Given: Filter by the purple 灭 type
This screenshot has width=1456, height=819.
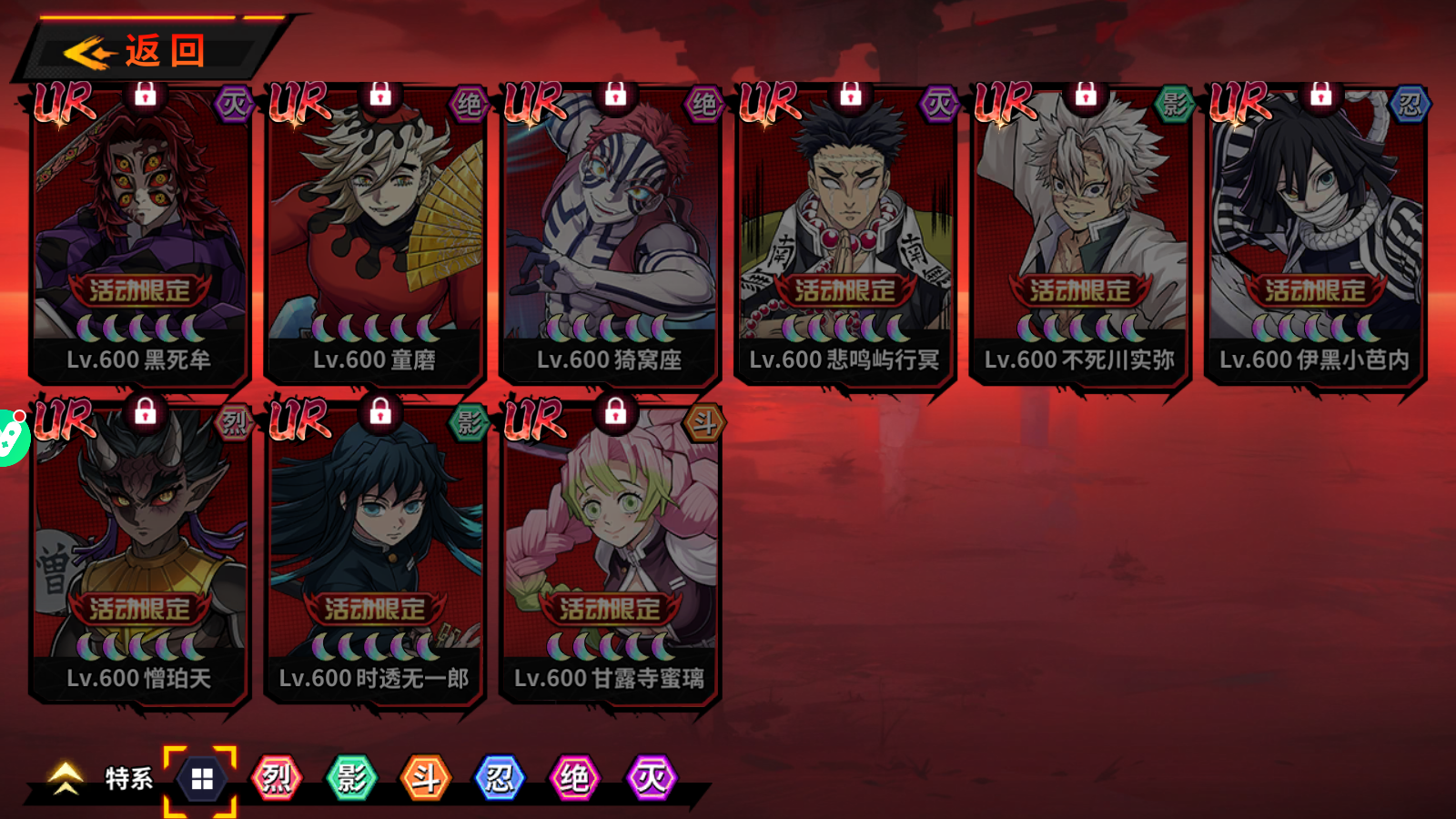Looking at the screenshot, I should click(651, 779).
